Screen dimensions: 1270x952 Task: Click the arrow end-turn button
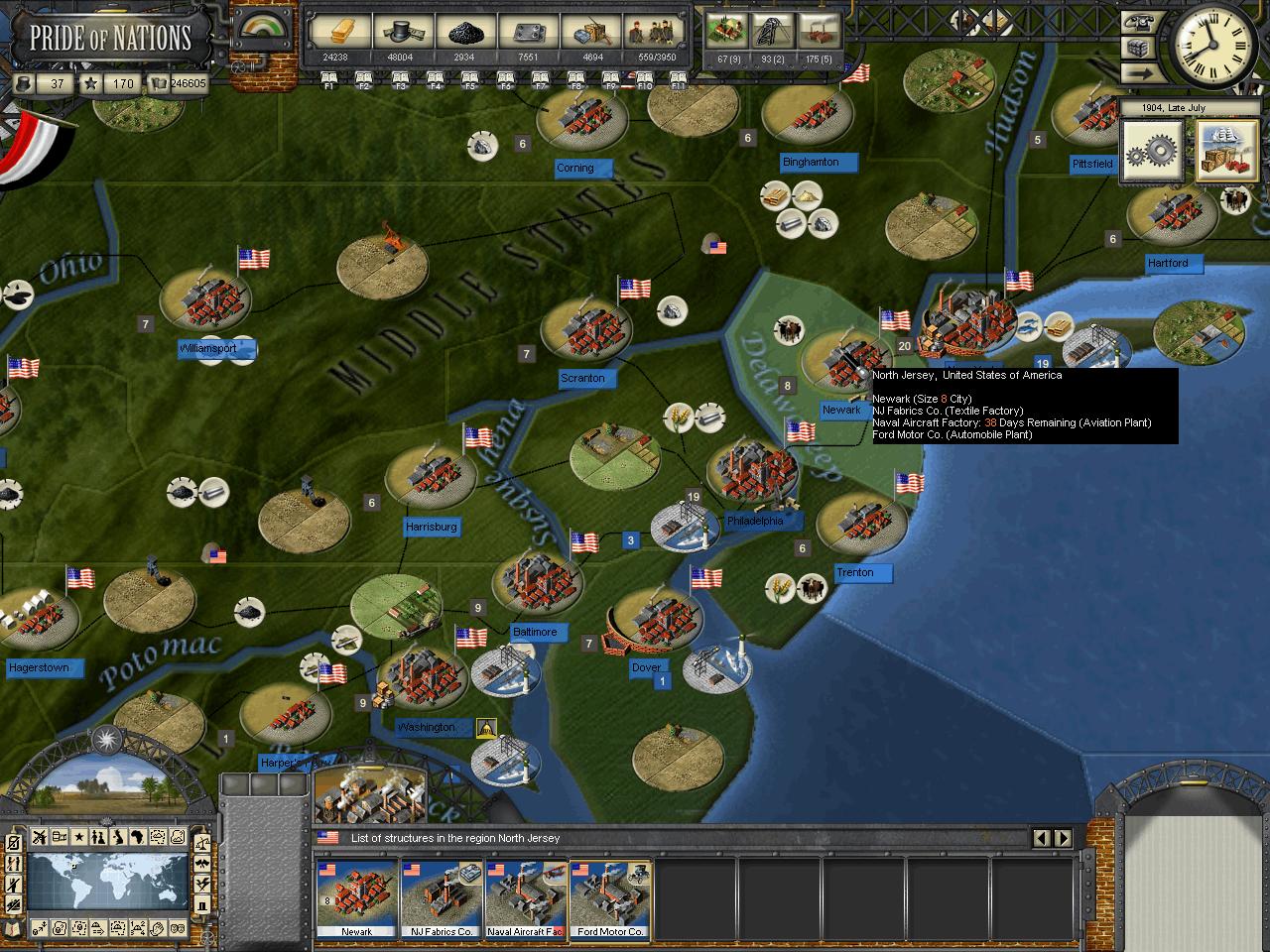point(1138,72)
